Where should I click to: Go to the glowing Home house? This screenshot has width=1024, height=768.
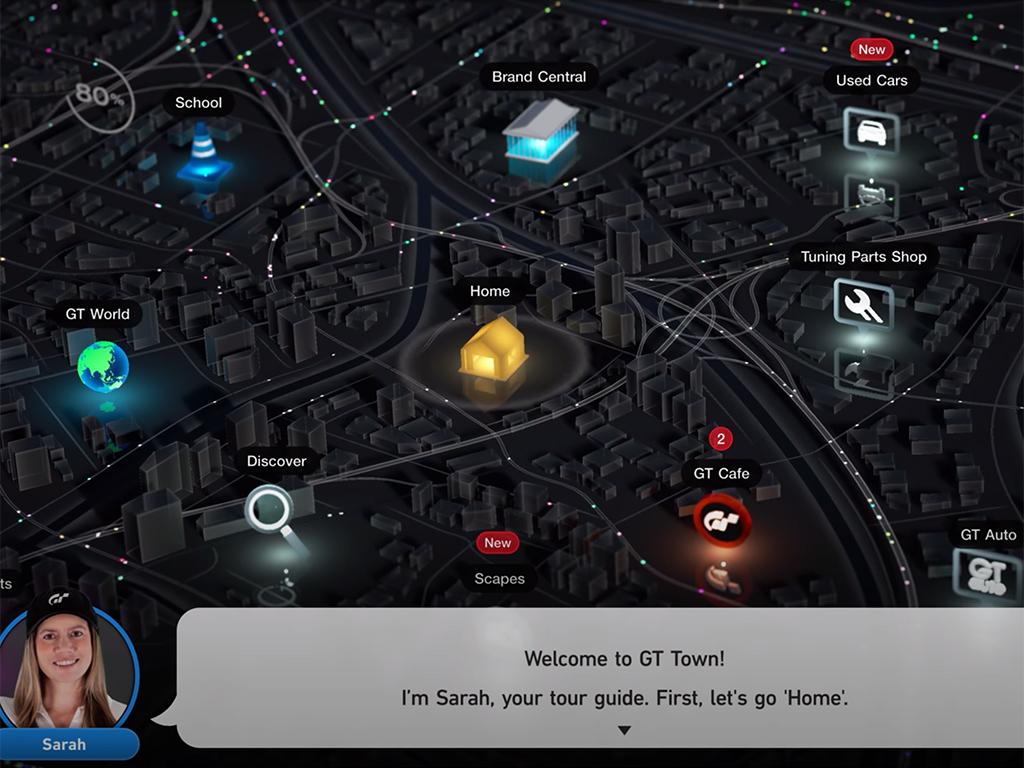coord(493,346)
